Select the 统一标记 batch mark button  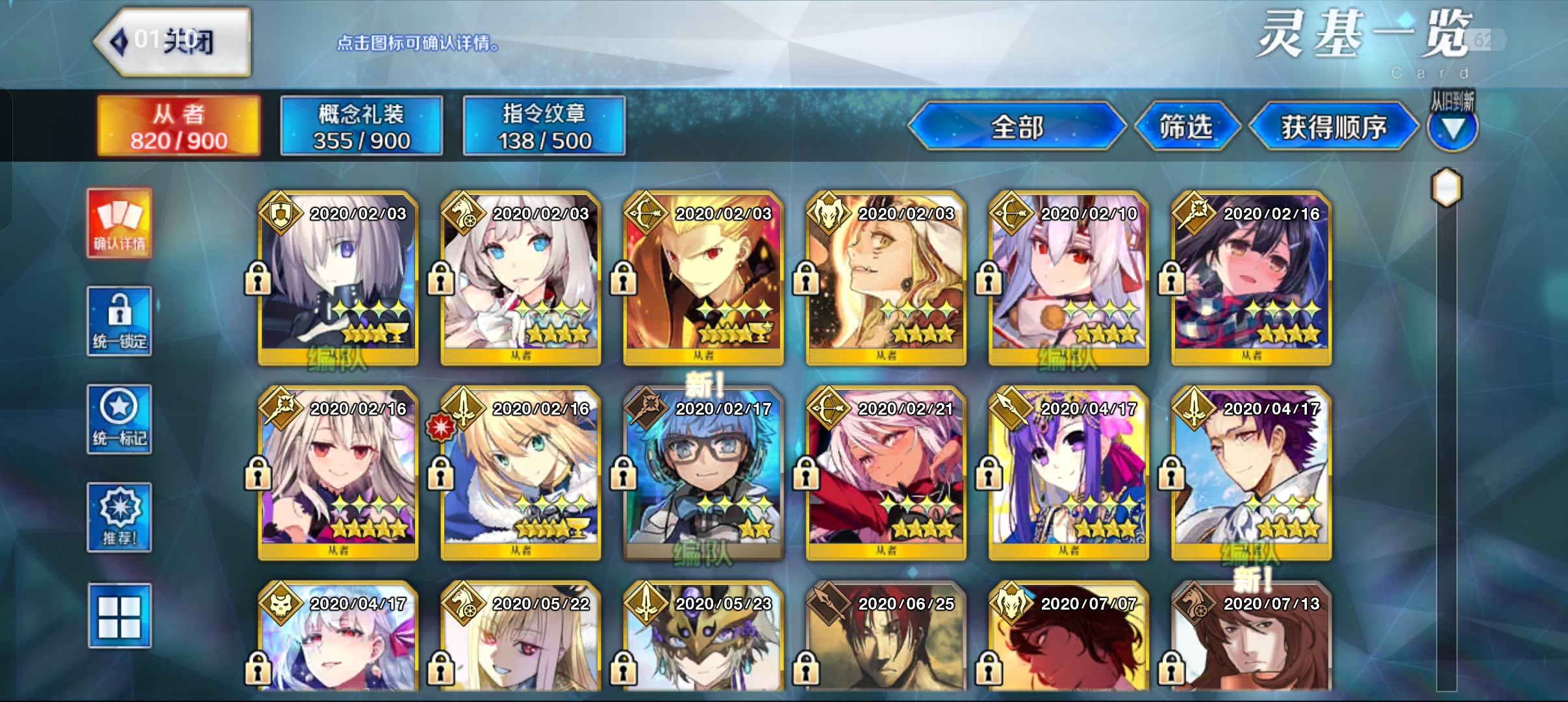click(120, 419)
